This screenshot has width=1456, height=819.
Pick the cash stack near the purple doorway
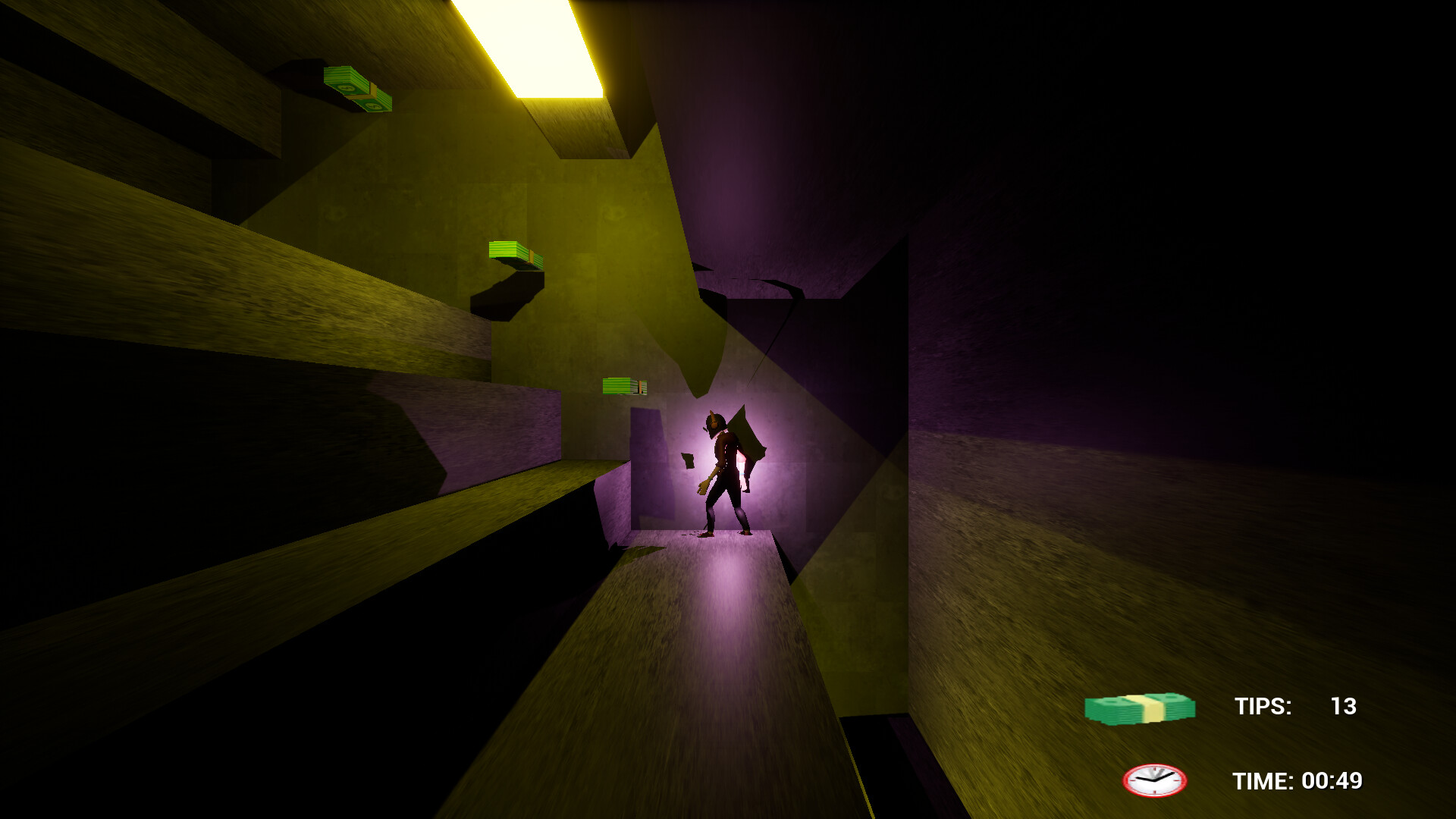coord(623,385)
